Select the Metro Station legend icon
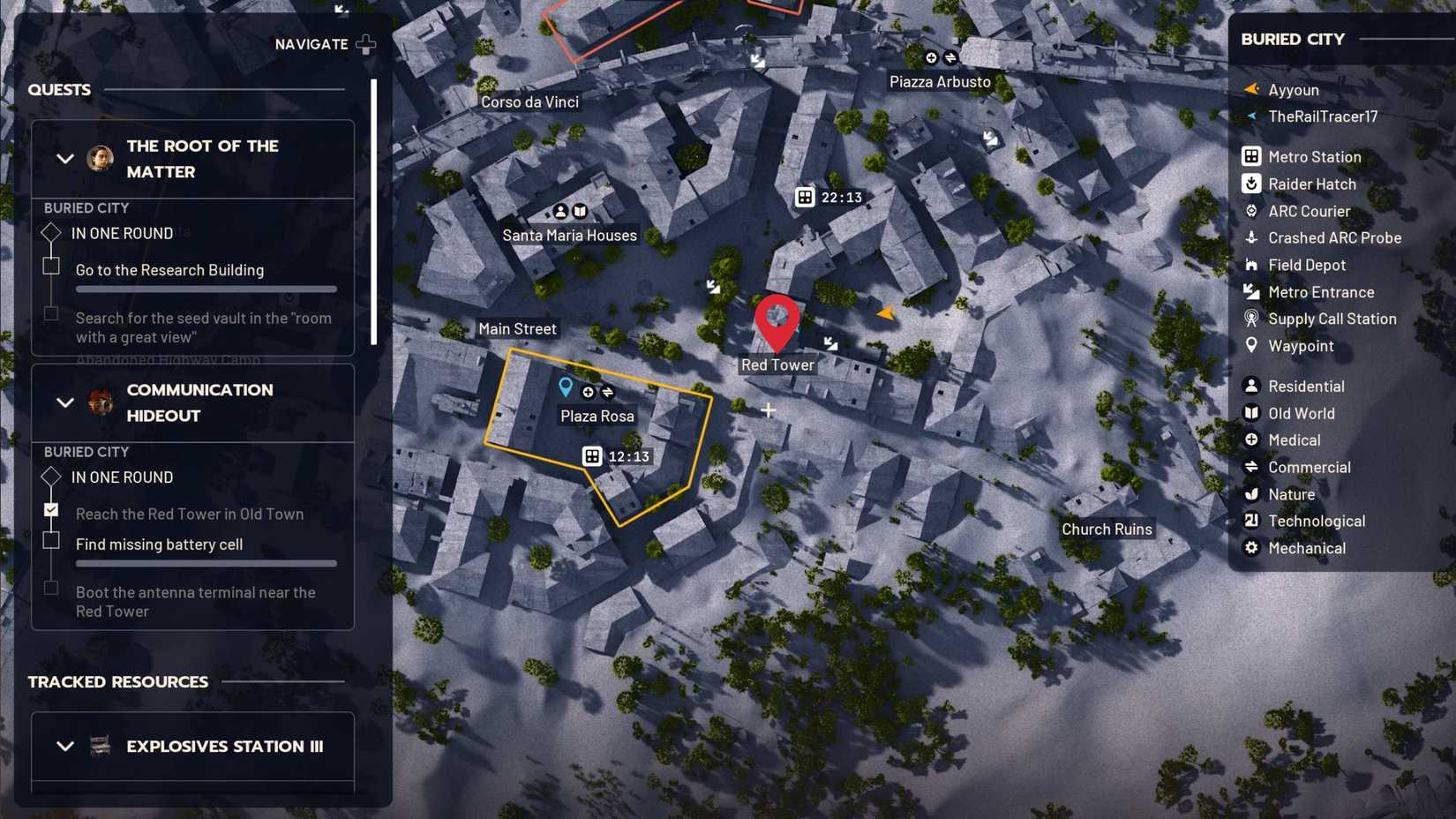The height and width of the screenshot is (819, 1456). pyautogui.click(x=1251, y=156)
